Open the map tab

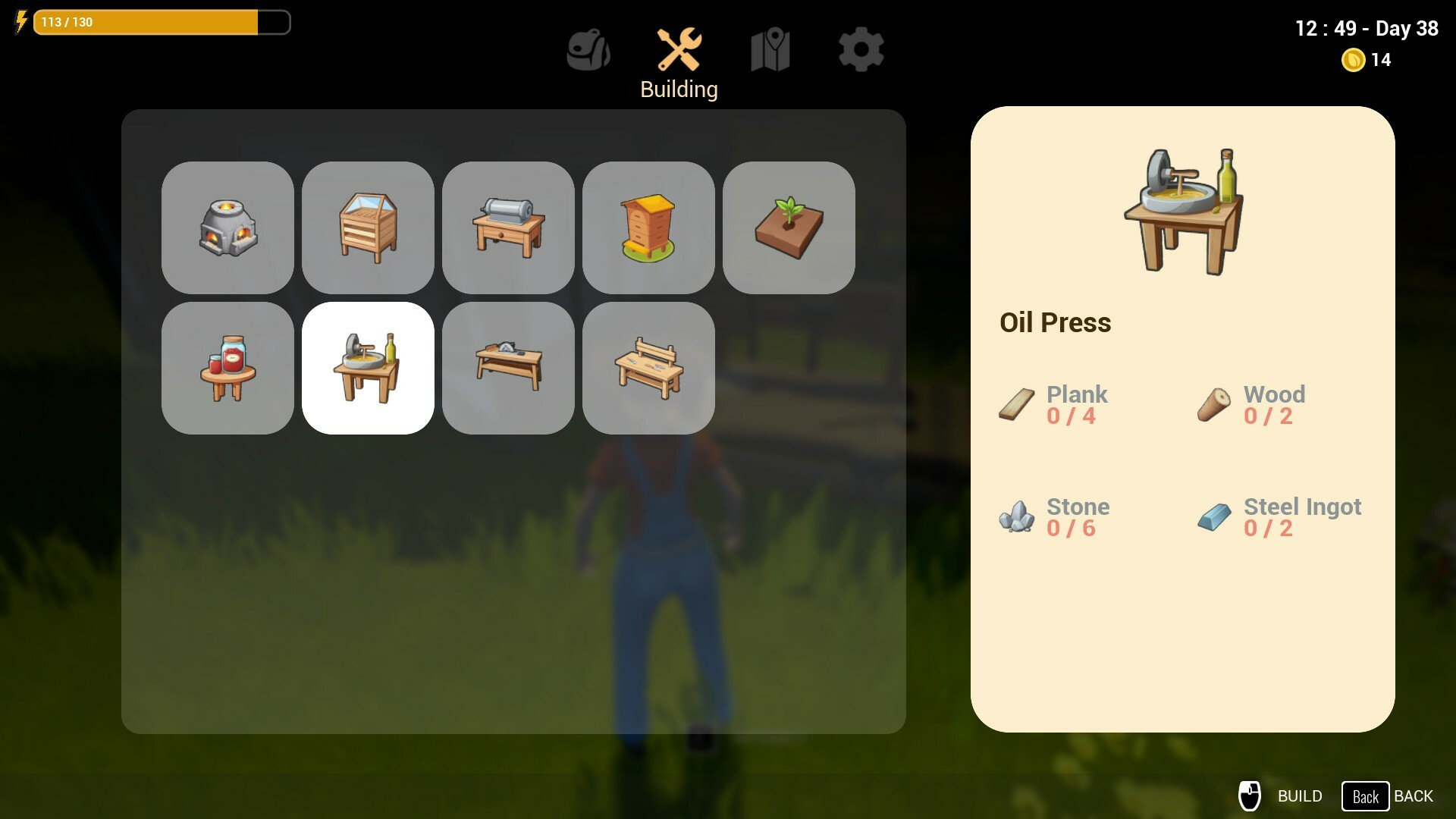[770, 50]
